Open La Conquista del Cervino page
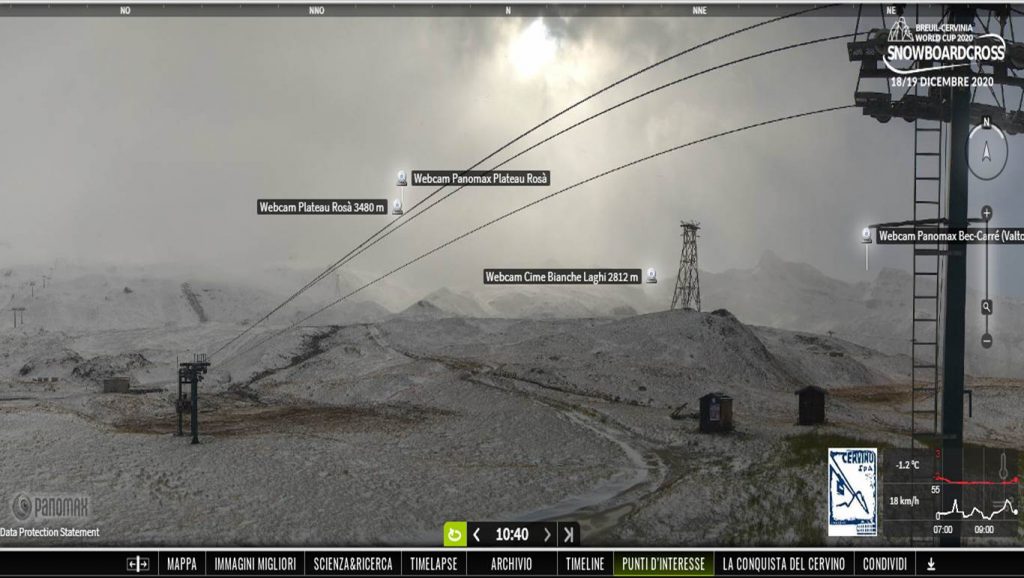The width and height of the screenshot is (1024, 578). pyautogui.click(x=783, y=564)
